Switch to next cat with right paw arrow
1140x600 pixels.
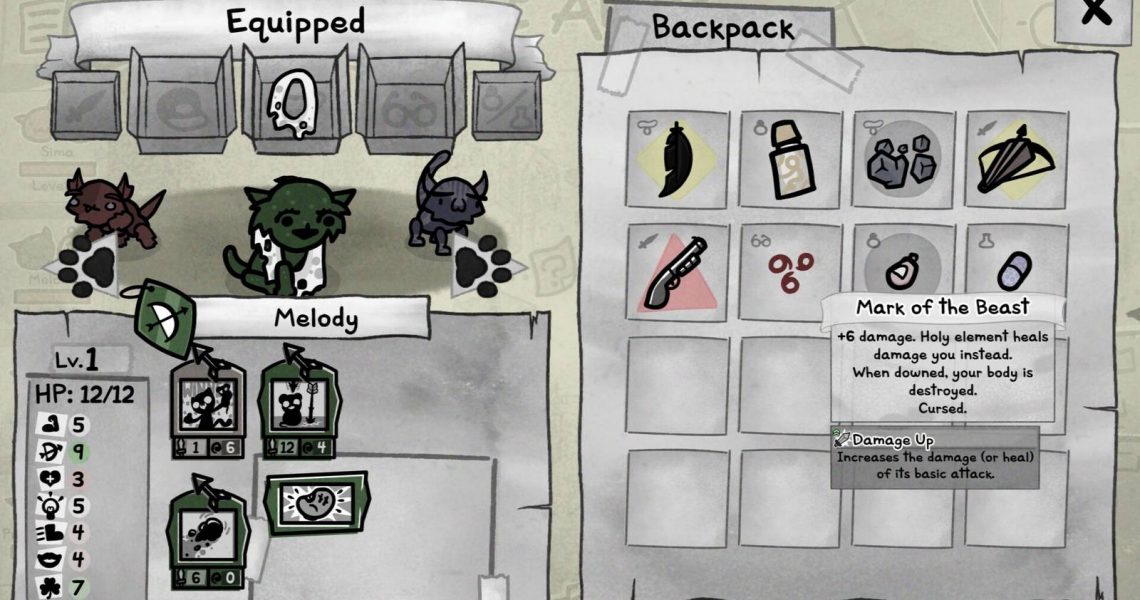pos(482,267)
